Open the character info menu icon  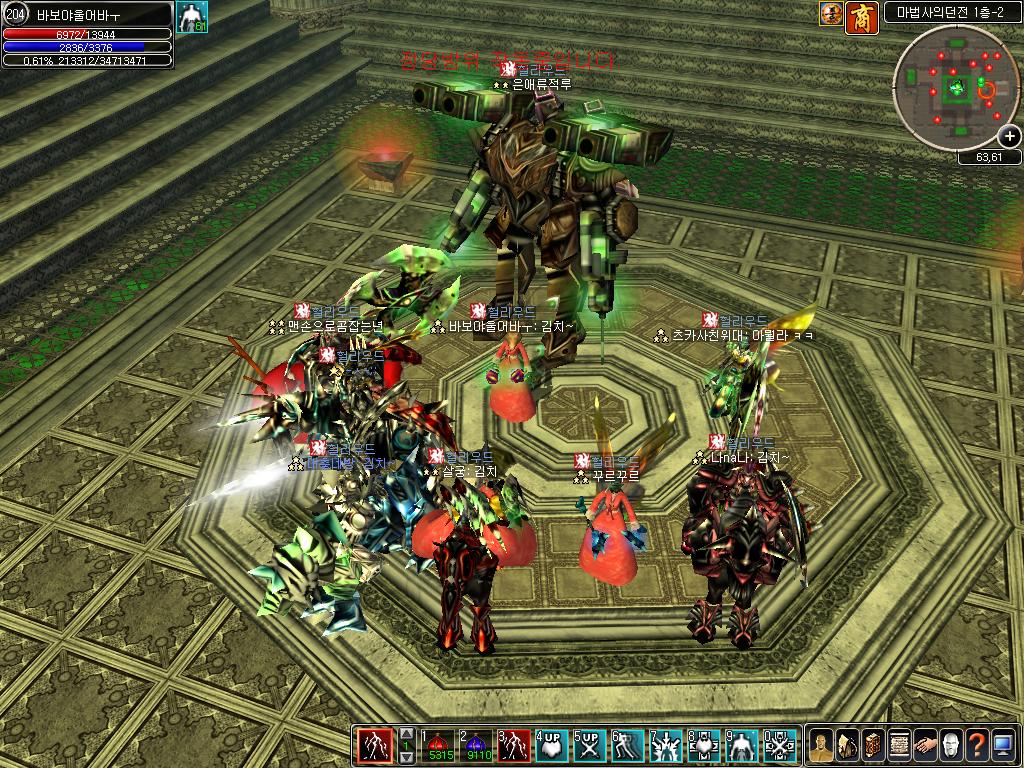point(821,746)
